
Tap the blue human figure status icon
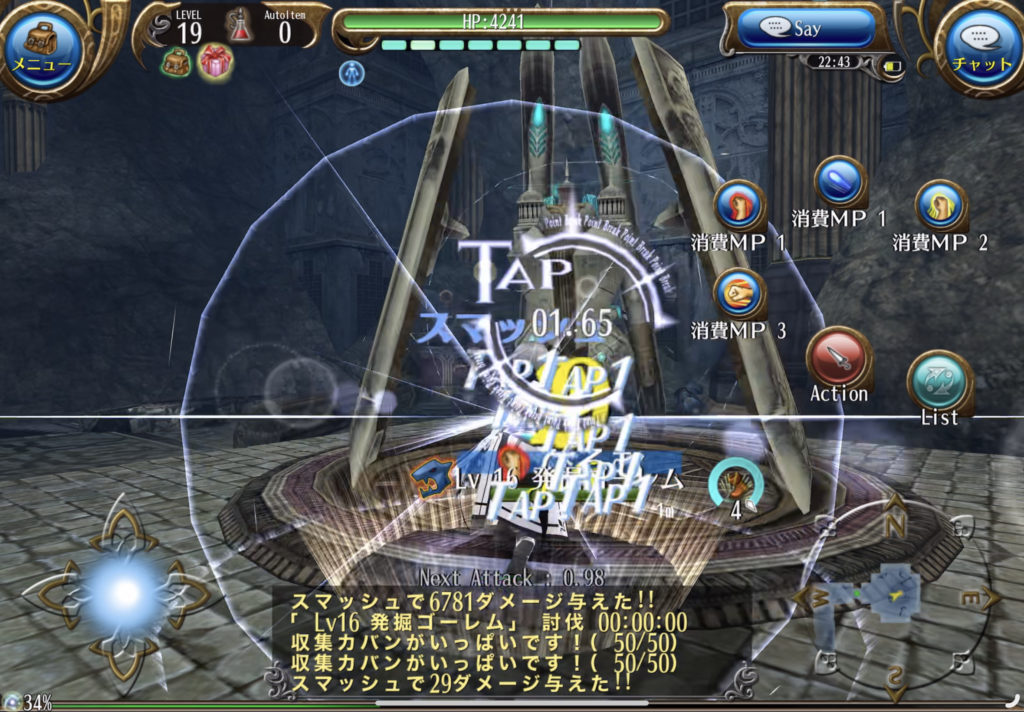[x=352, y=72]
